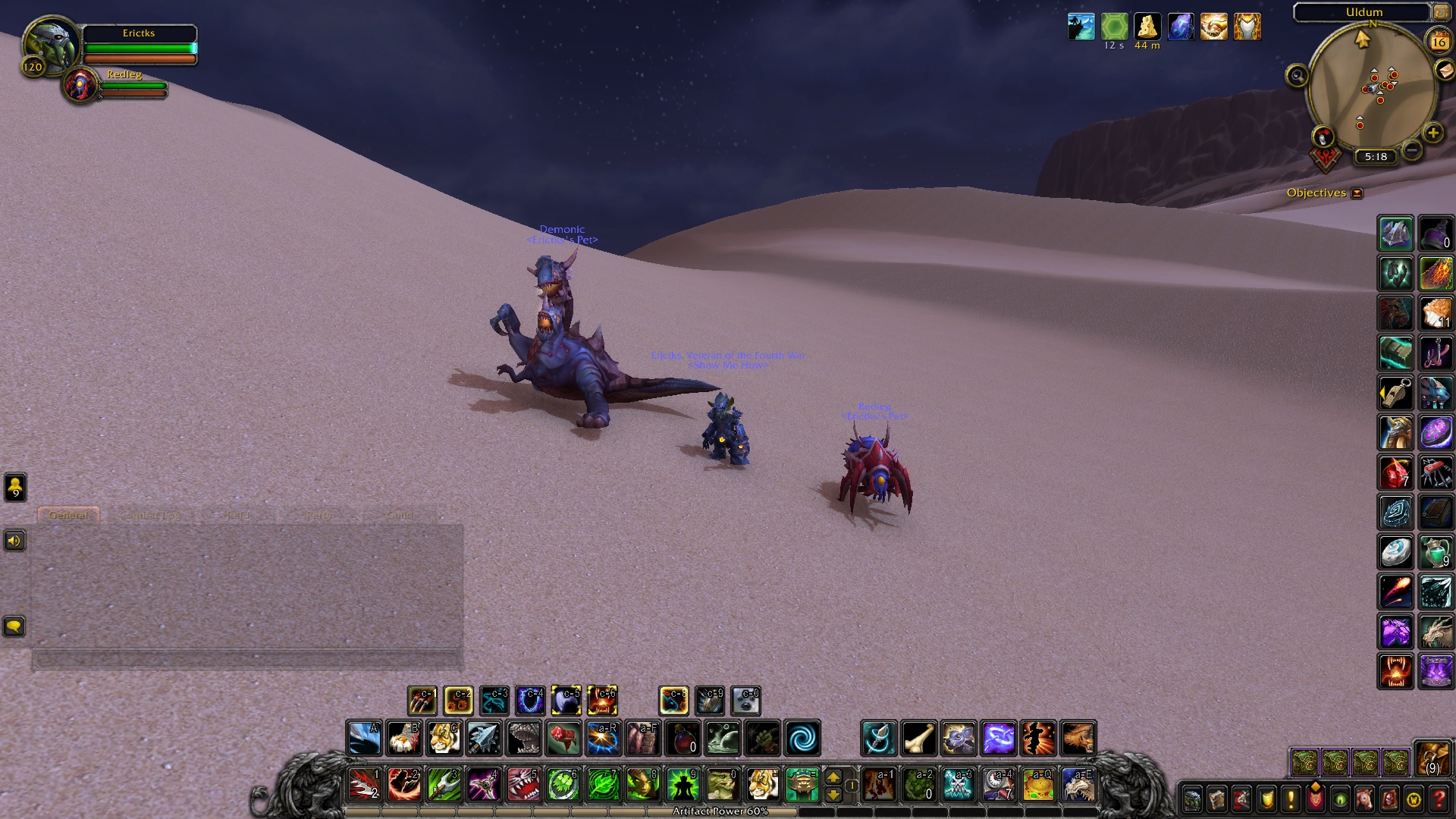Open the Group Finder green eye icon
This screenshot has width=1456, height=819.
click(x=1339, y=798)
